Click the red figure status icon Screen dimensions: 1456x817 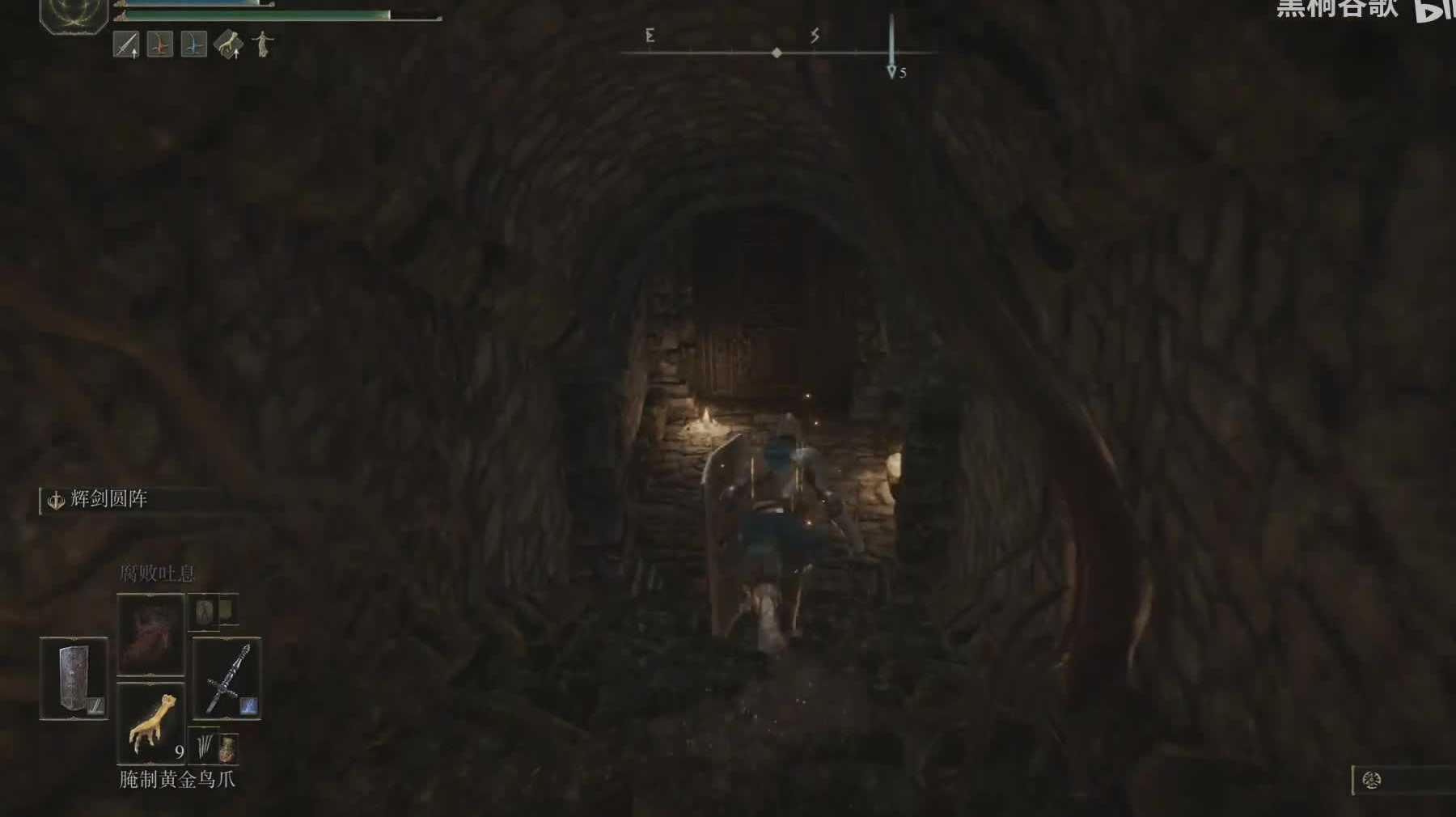[x=160, y=45]
